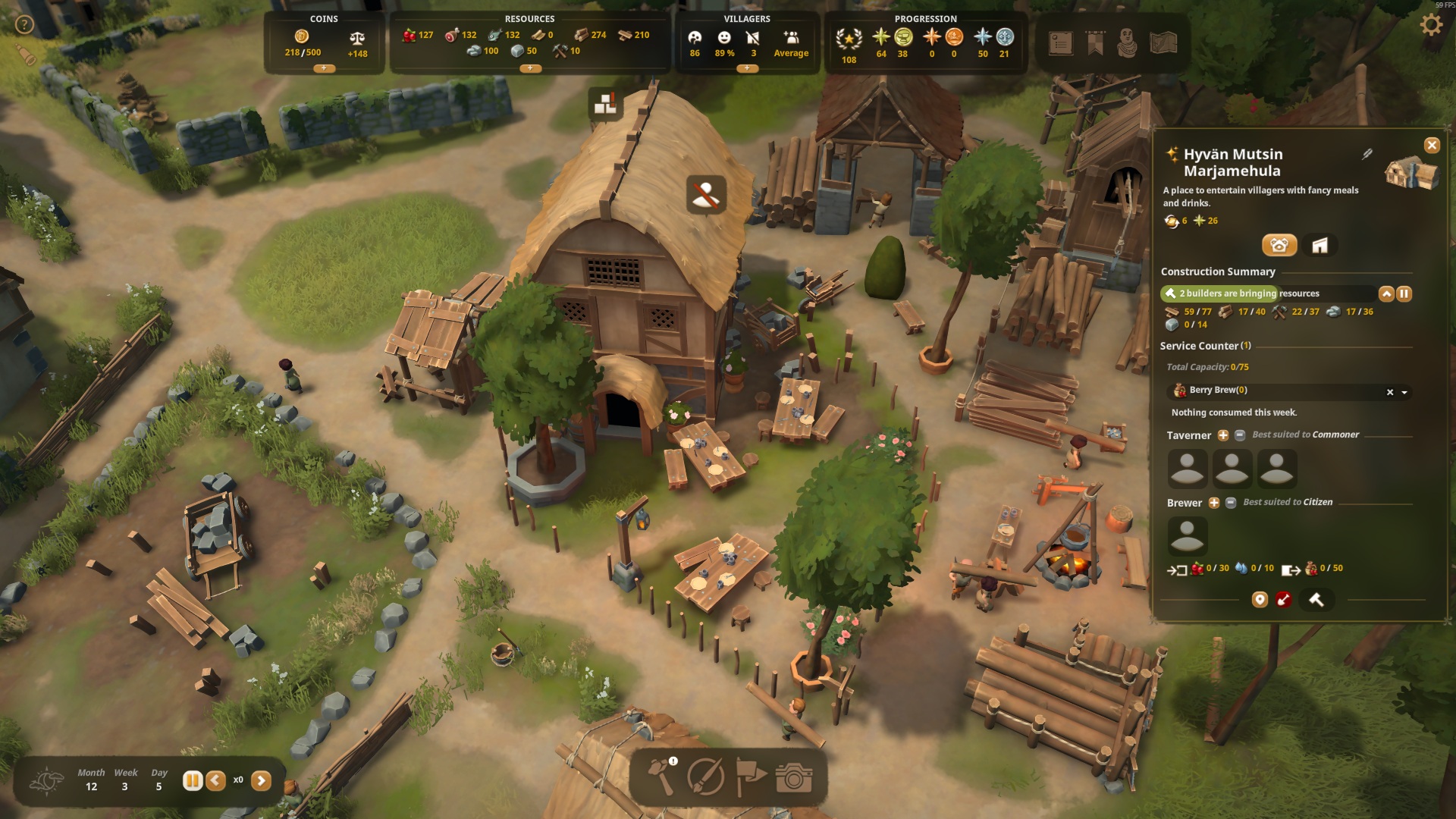Open the settings gear menu
The height and width of the screenshot is (819, 1456).
[1430, 25]
